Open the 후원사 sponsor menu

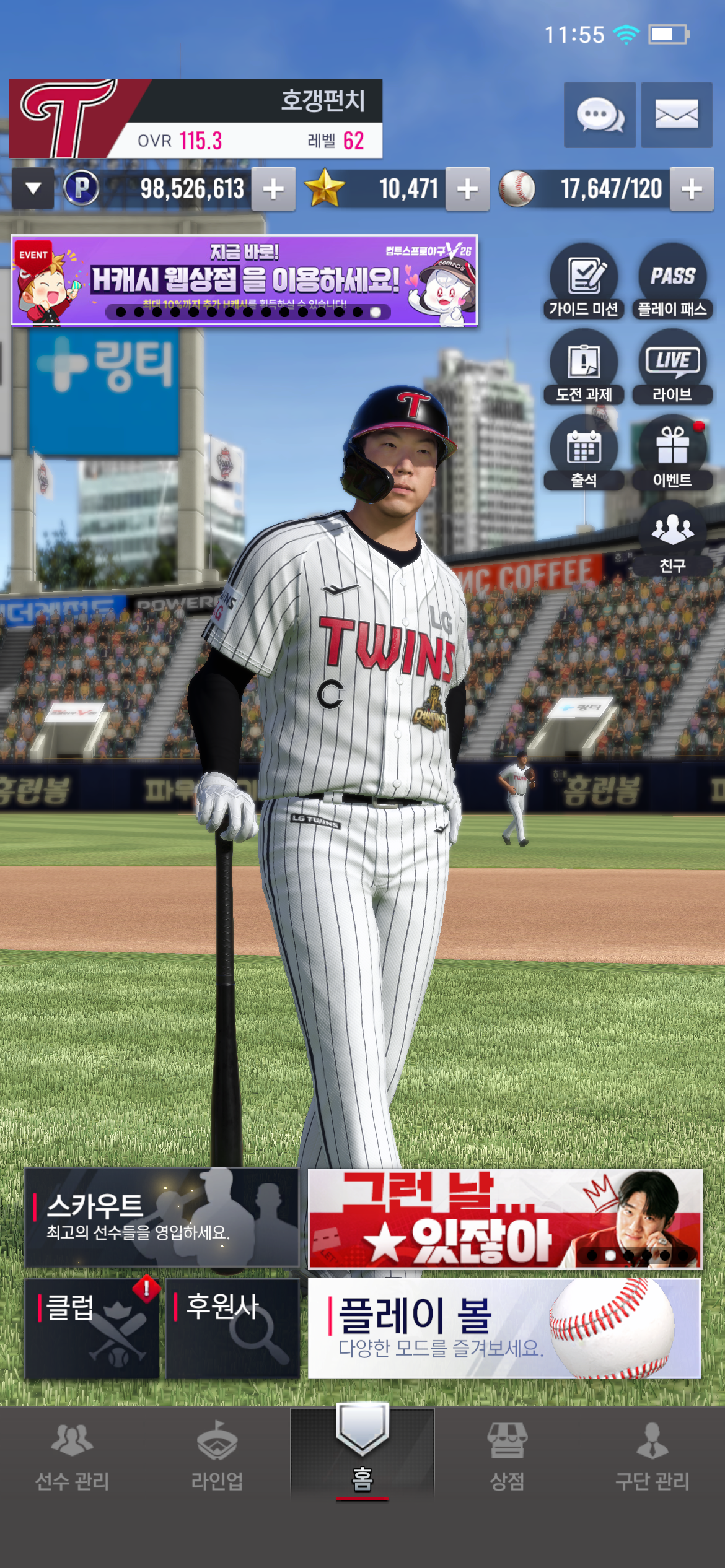pyautogui.click(x=232, y=1328)
